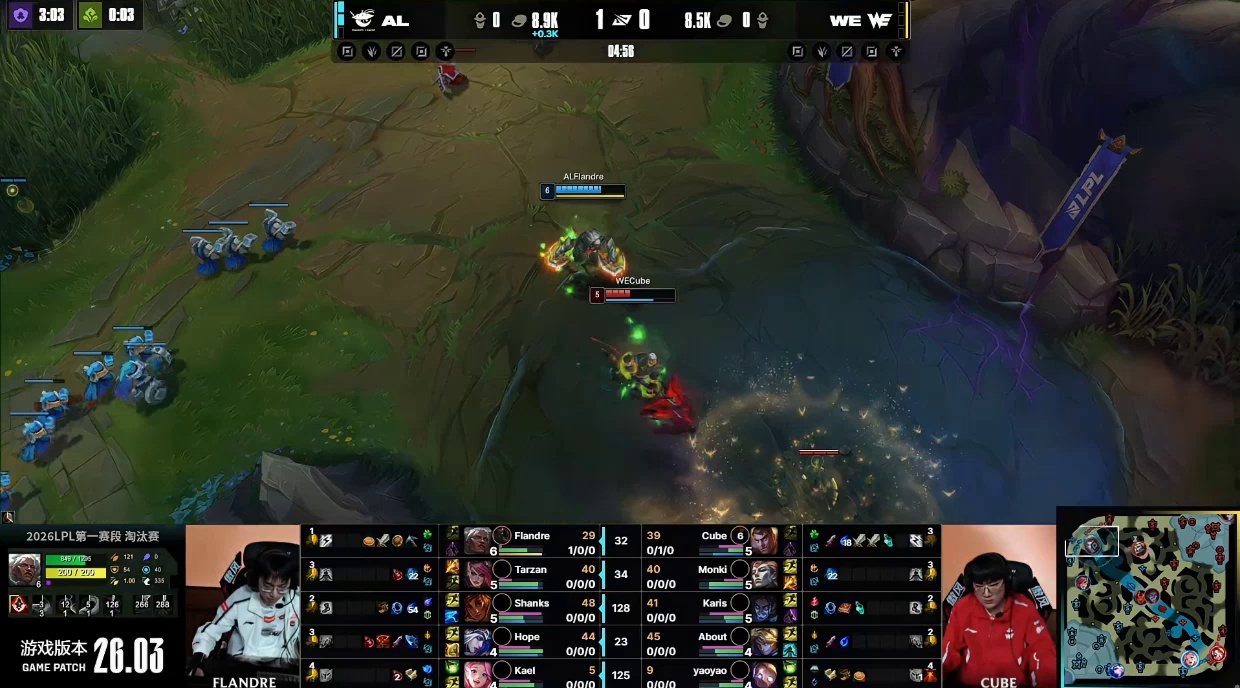Select About's row in the scoreboard
Screen dimensions: 1240x688
712,642
